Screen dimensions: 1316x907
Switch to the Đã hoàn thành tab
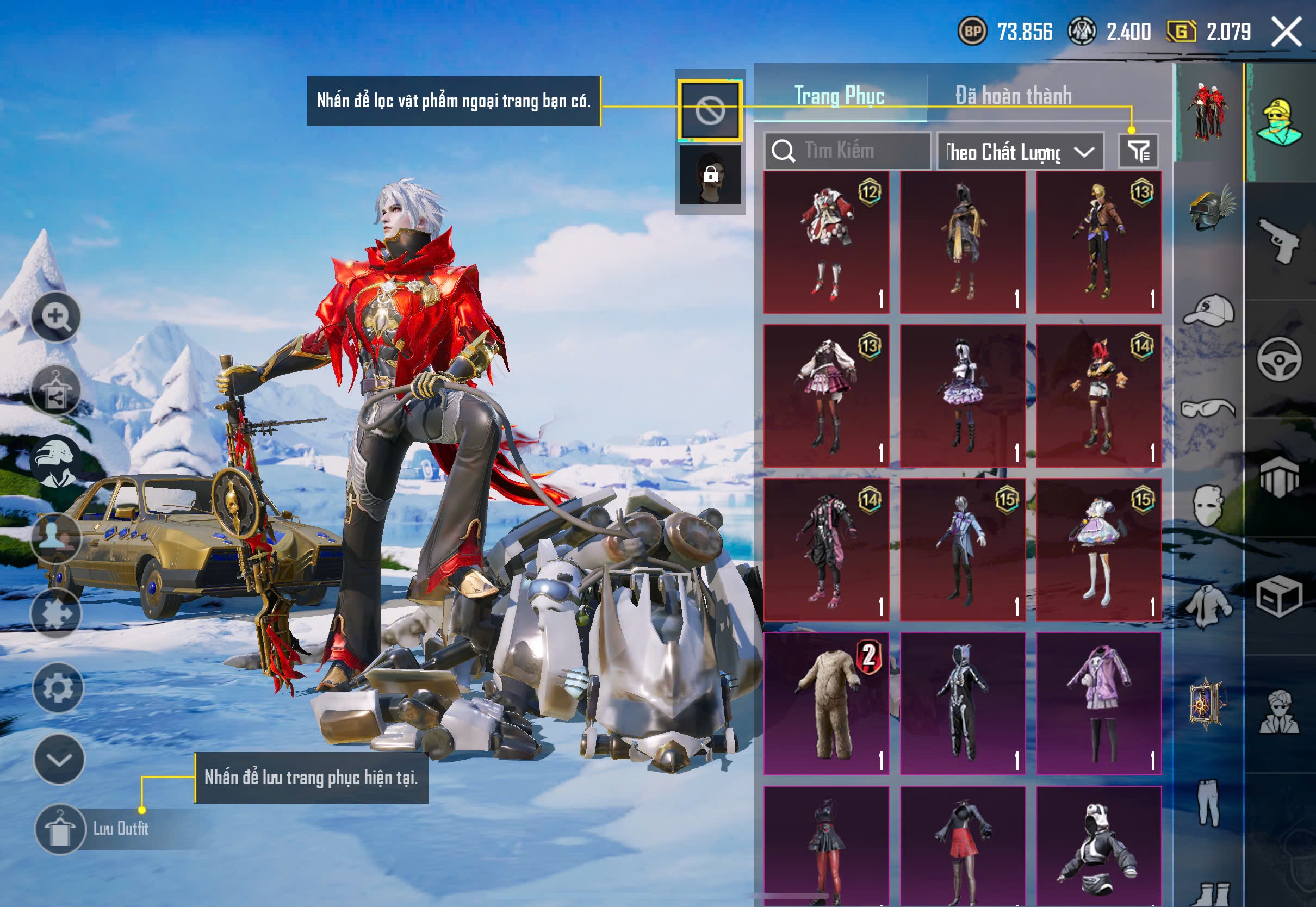point(1013,96)
